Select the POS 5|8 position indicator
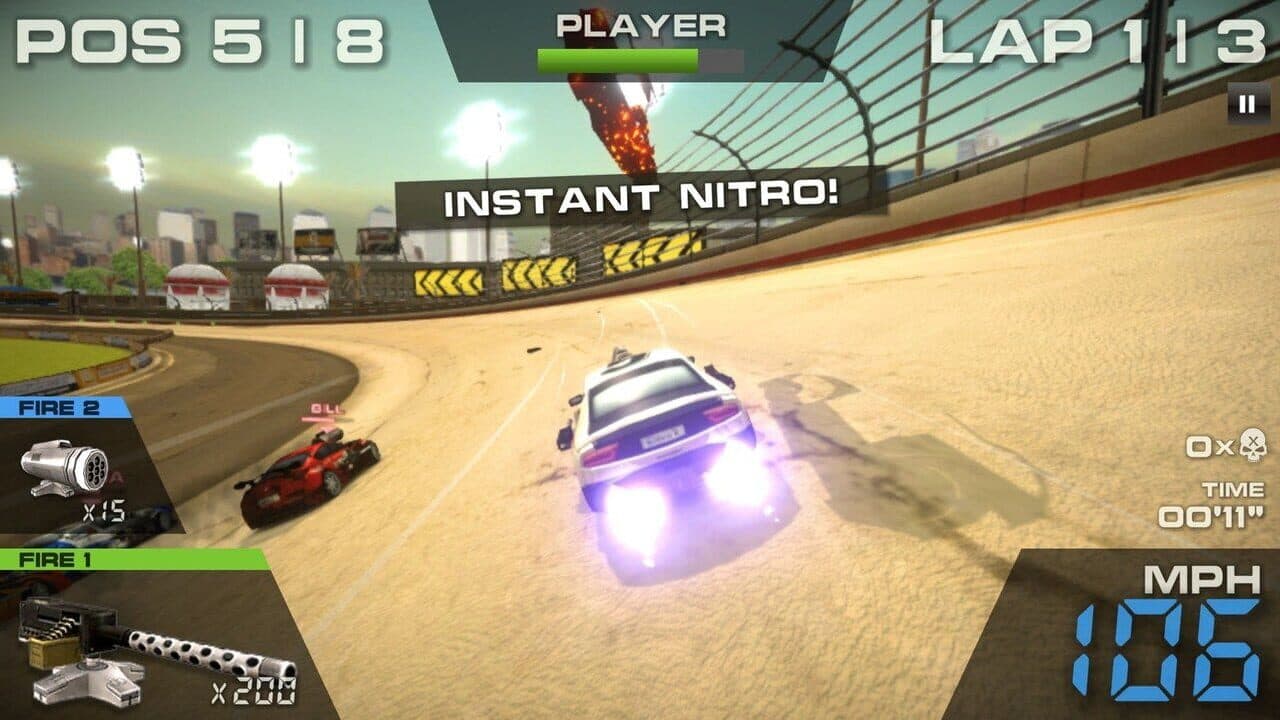 (x=200, y=42)
